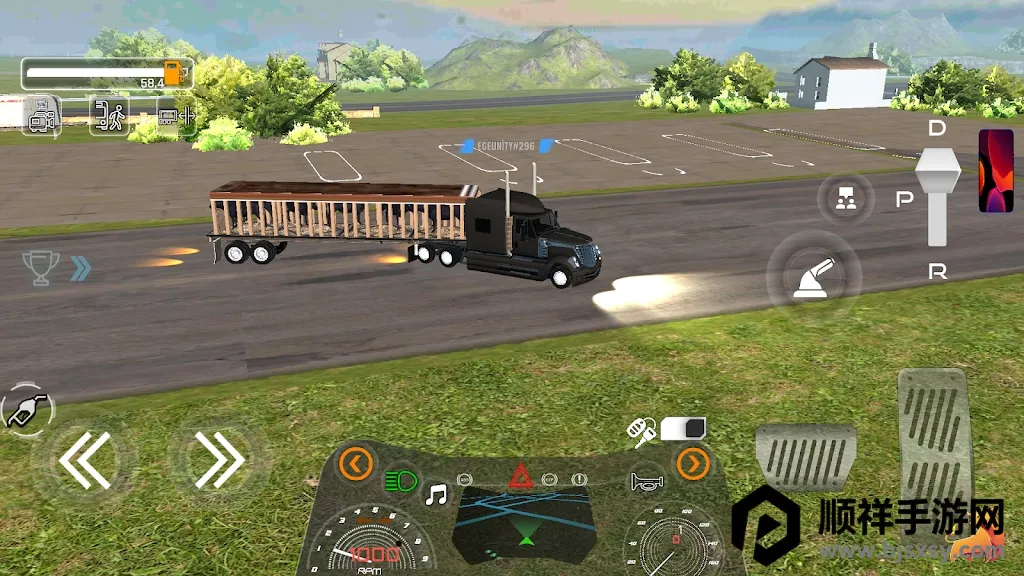Switch the camera view
The height and width of the screenshot is (576, 1024).
pos(42,115)
